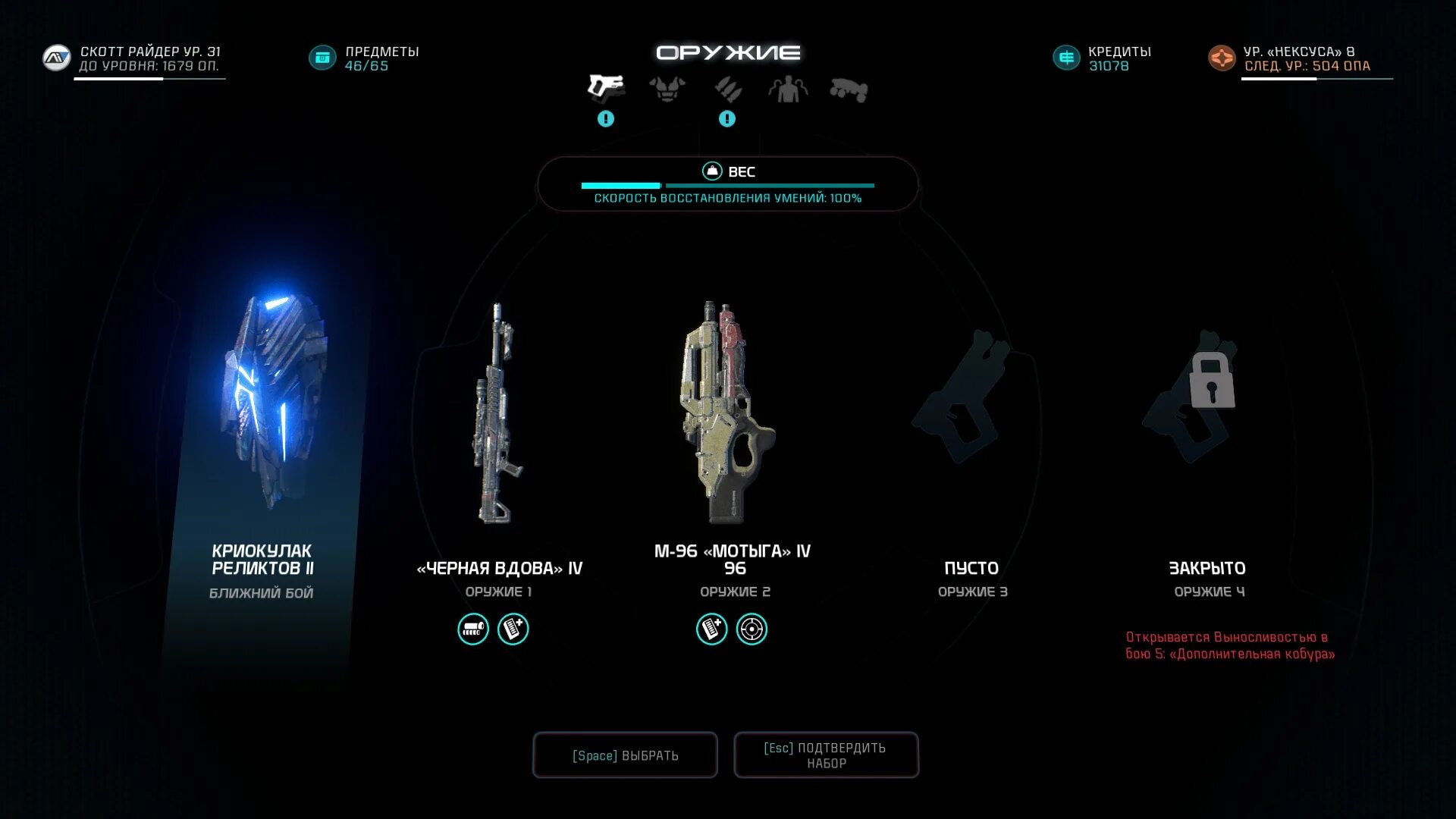
Task: Switch to the squad tab
Action: point(788,89)
